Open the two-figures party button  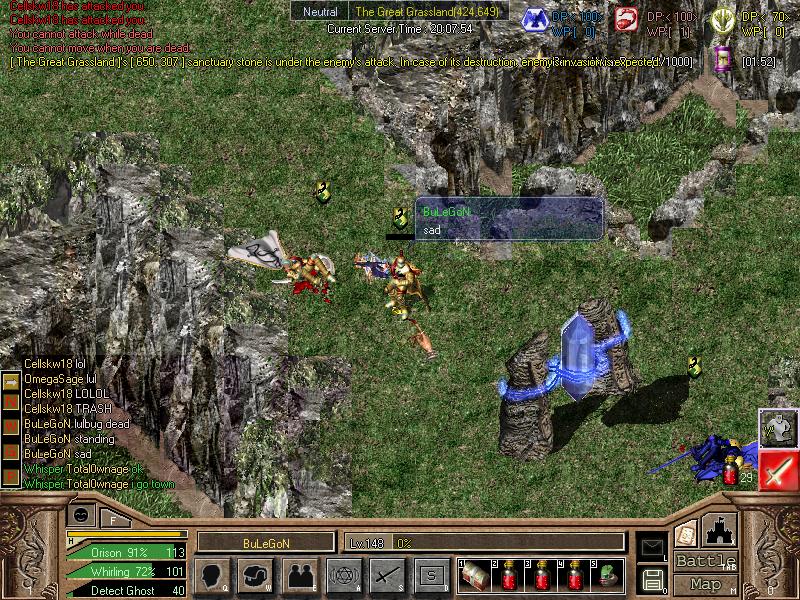pyautogui.click(x=299, y=575)
